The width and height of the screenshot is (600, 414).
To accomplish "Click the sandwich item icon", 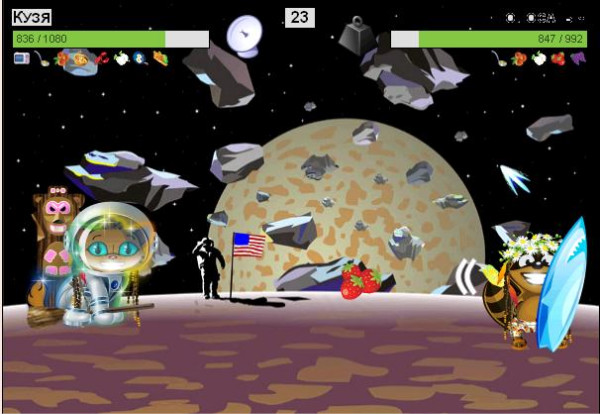I will click(x=160, y=59).
